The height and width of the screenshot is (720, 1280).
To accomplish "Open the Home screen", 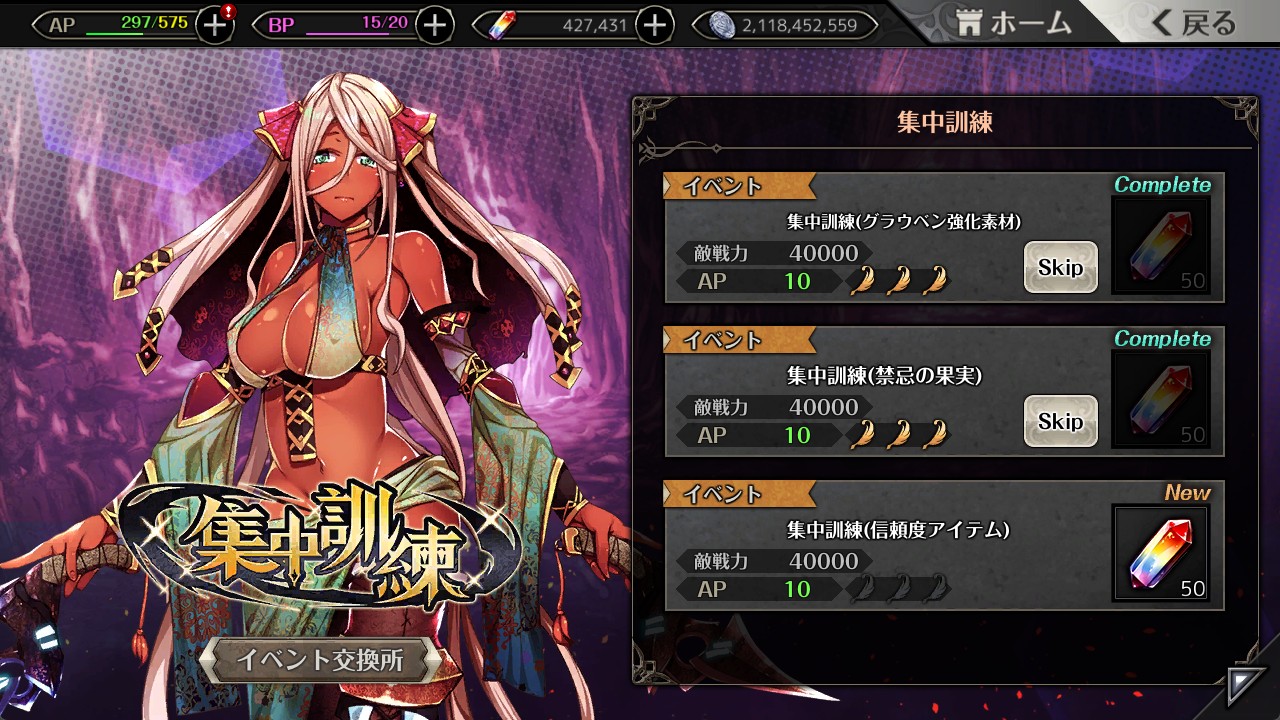I will click(x=1014, y=24).
